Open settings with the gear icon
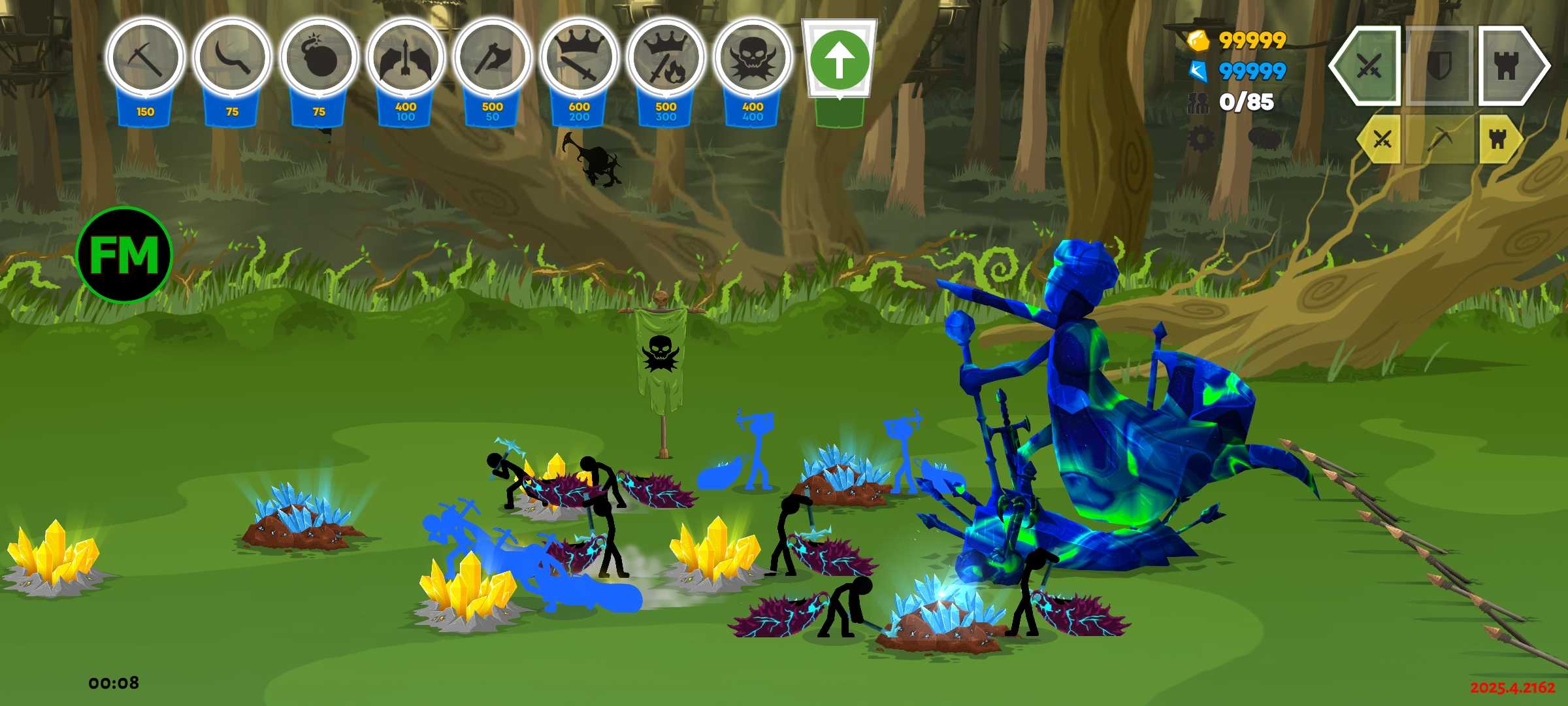The width and height of the screenshot is (1568, 706). coord(1201,139)
